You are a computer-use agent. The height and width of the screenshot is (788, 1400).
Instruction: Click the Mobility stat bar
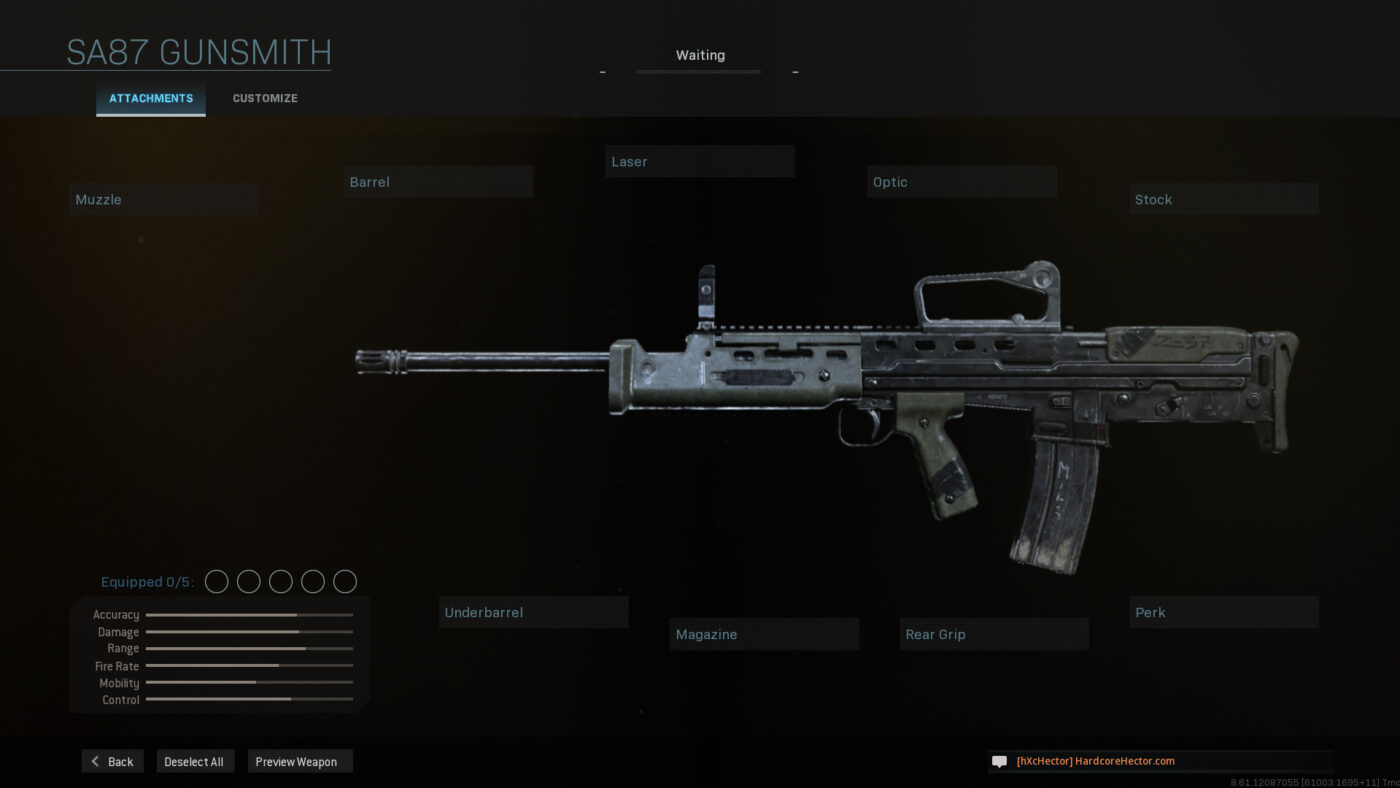click(248, 683)
